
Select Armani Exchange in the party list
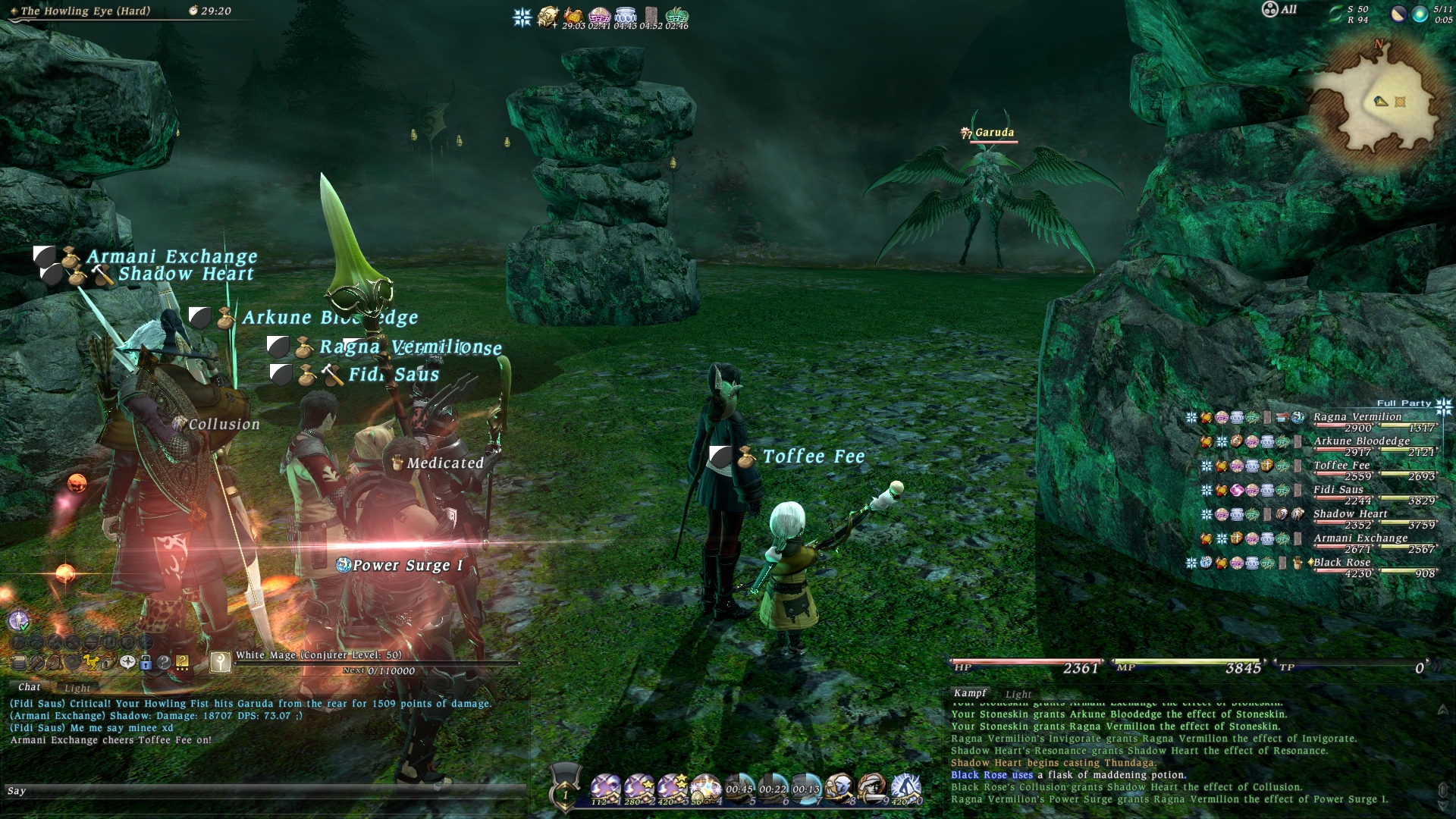pyautogui.click(x=1360, y=538)
